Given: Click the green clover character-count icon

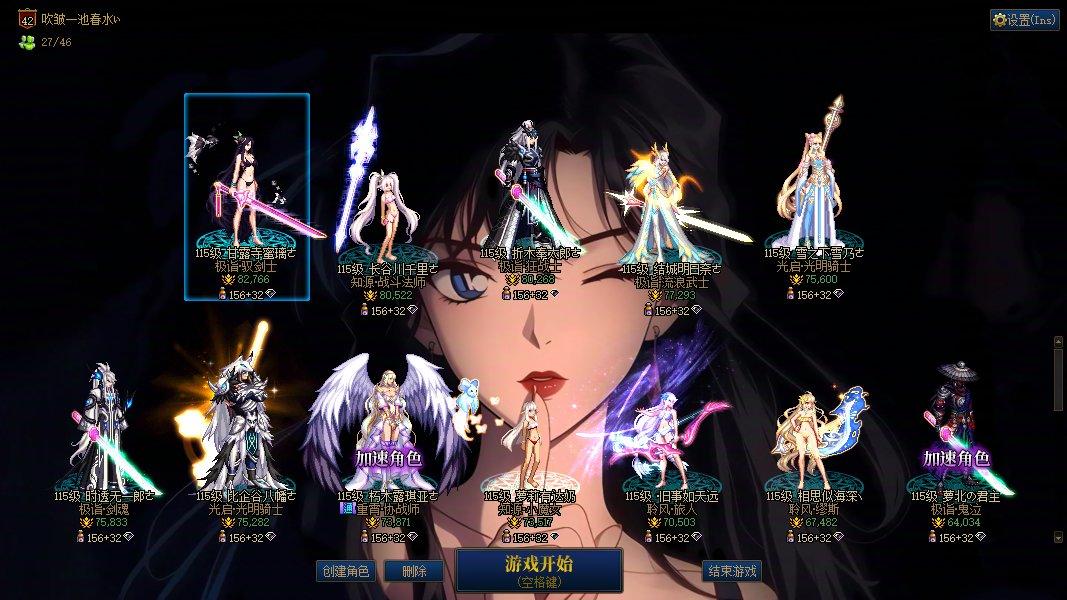Looking at the screenshot, I should 27,42.
